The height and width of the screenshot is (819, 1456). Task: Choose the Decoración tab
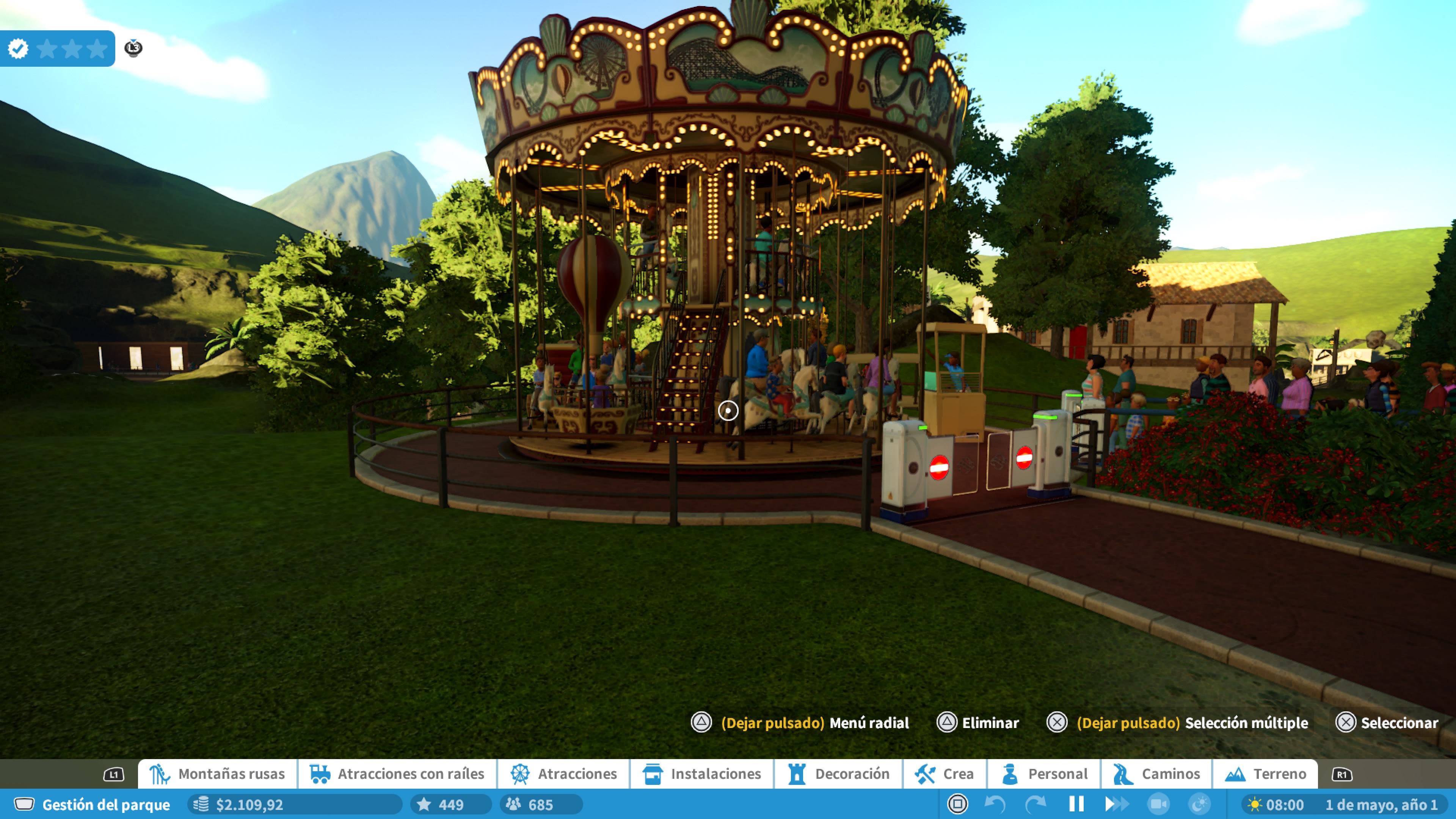[839, 774]
